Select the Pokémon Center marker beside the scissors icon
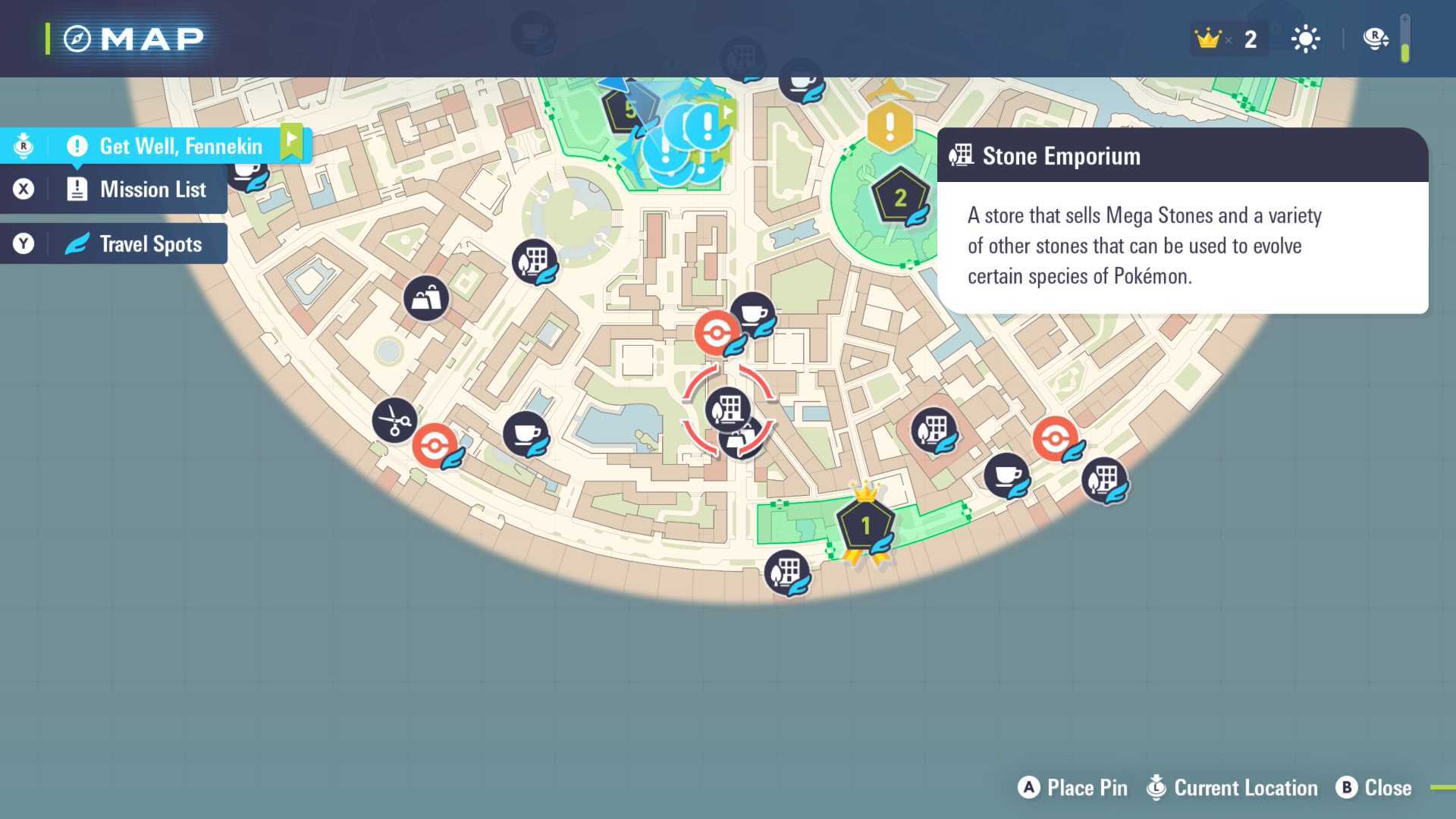This screenshot has width=1456, height=819. tap(435, 445)
